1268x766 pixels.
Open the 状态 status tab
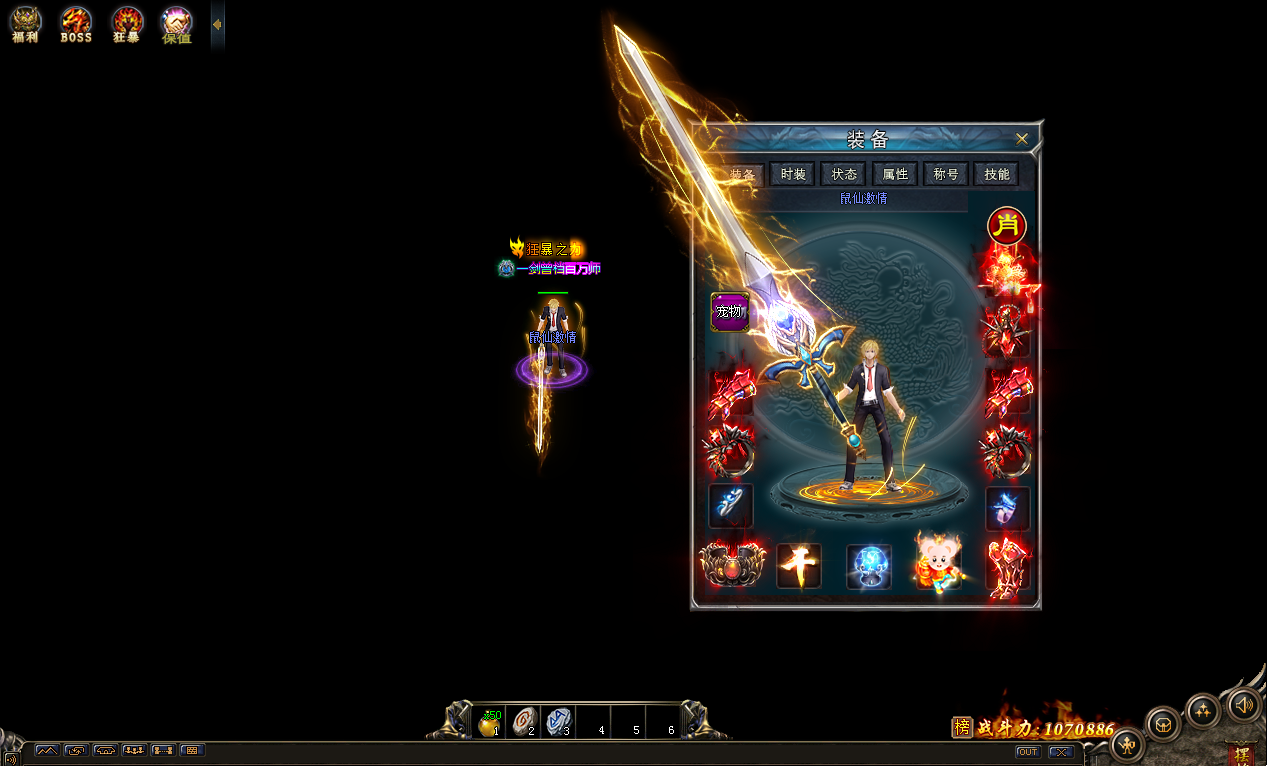(x=844, y=174)
